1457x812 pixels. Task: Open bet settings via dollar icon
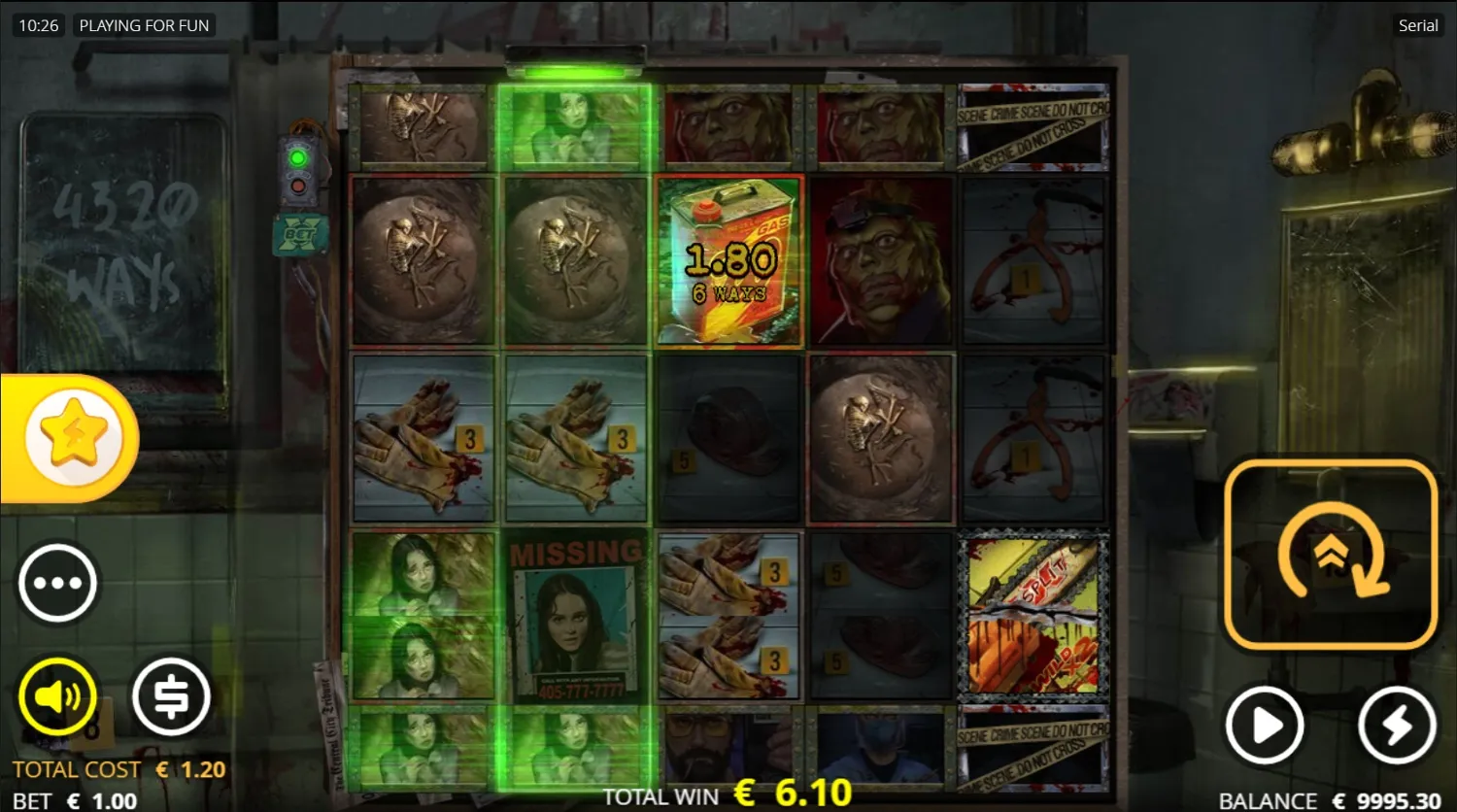[x=172, y=694]
